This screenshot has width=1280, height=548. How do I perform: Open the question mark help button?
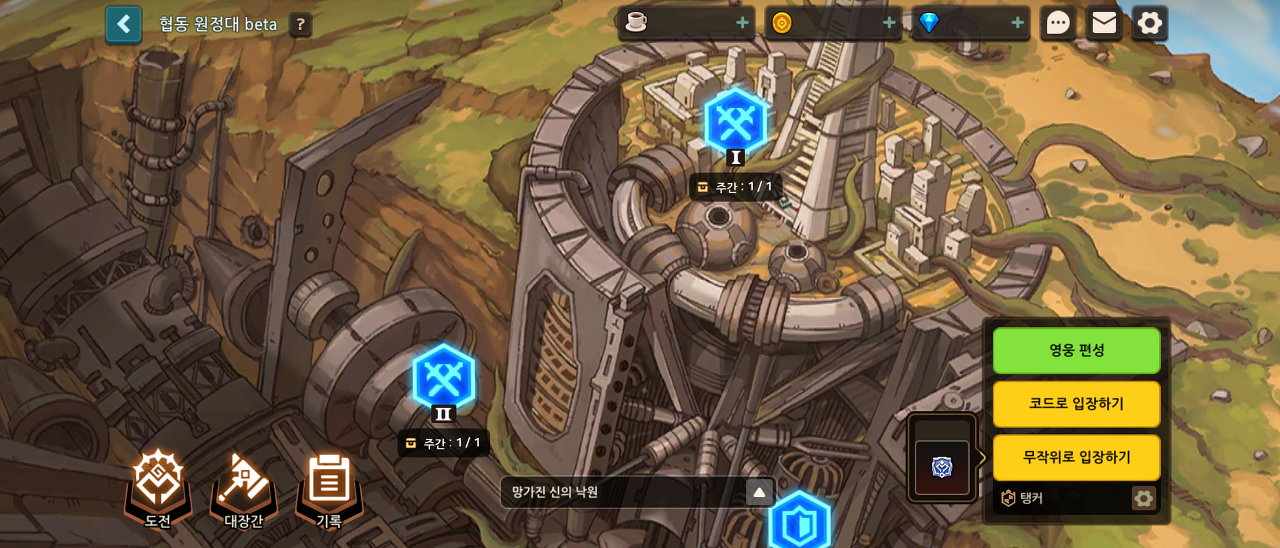click(300, 25)
